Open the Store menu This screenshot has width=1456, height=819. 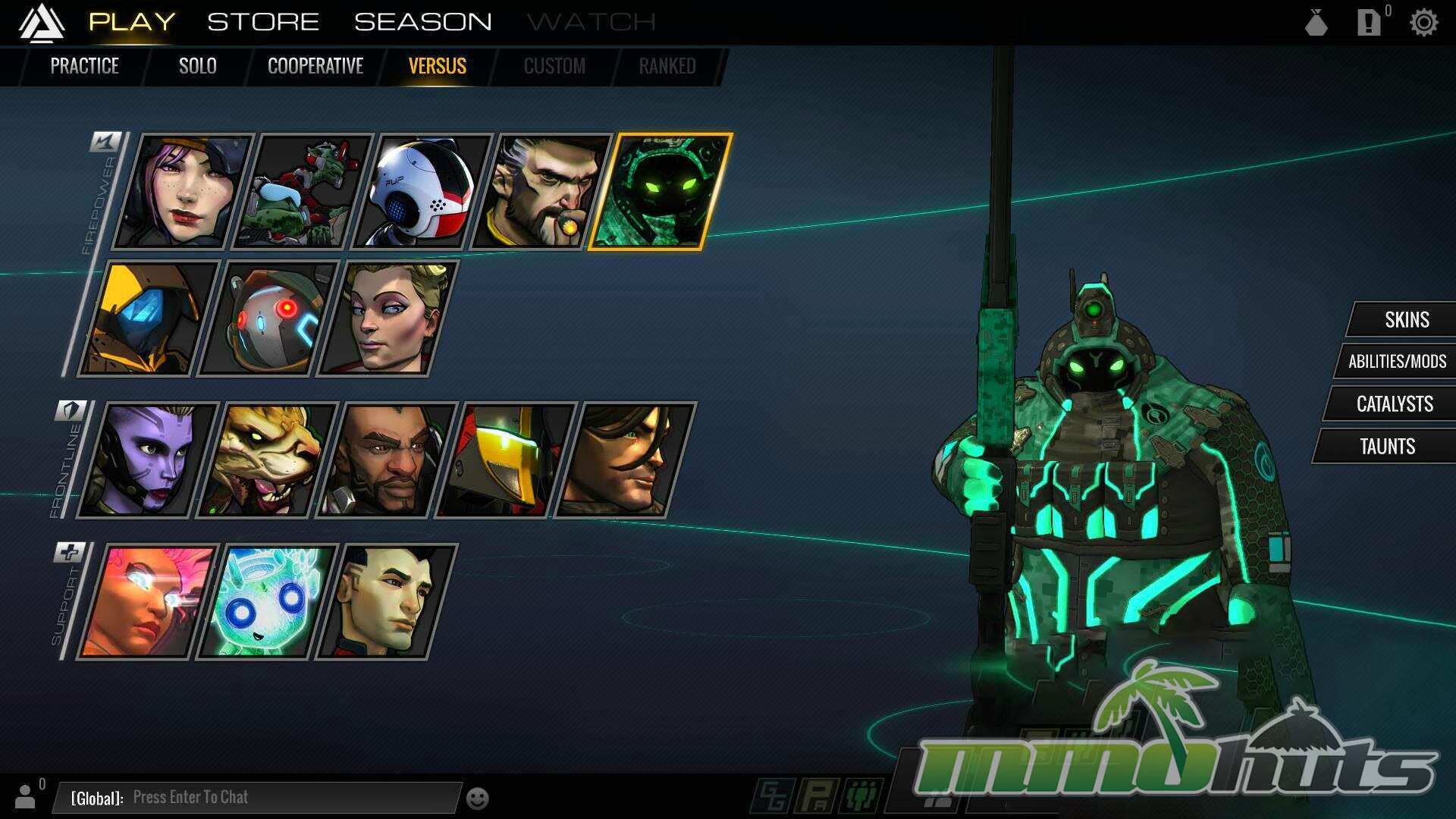click(x=263, y=22)
